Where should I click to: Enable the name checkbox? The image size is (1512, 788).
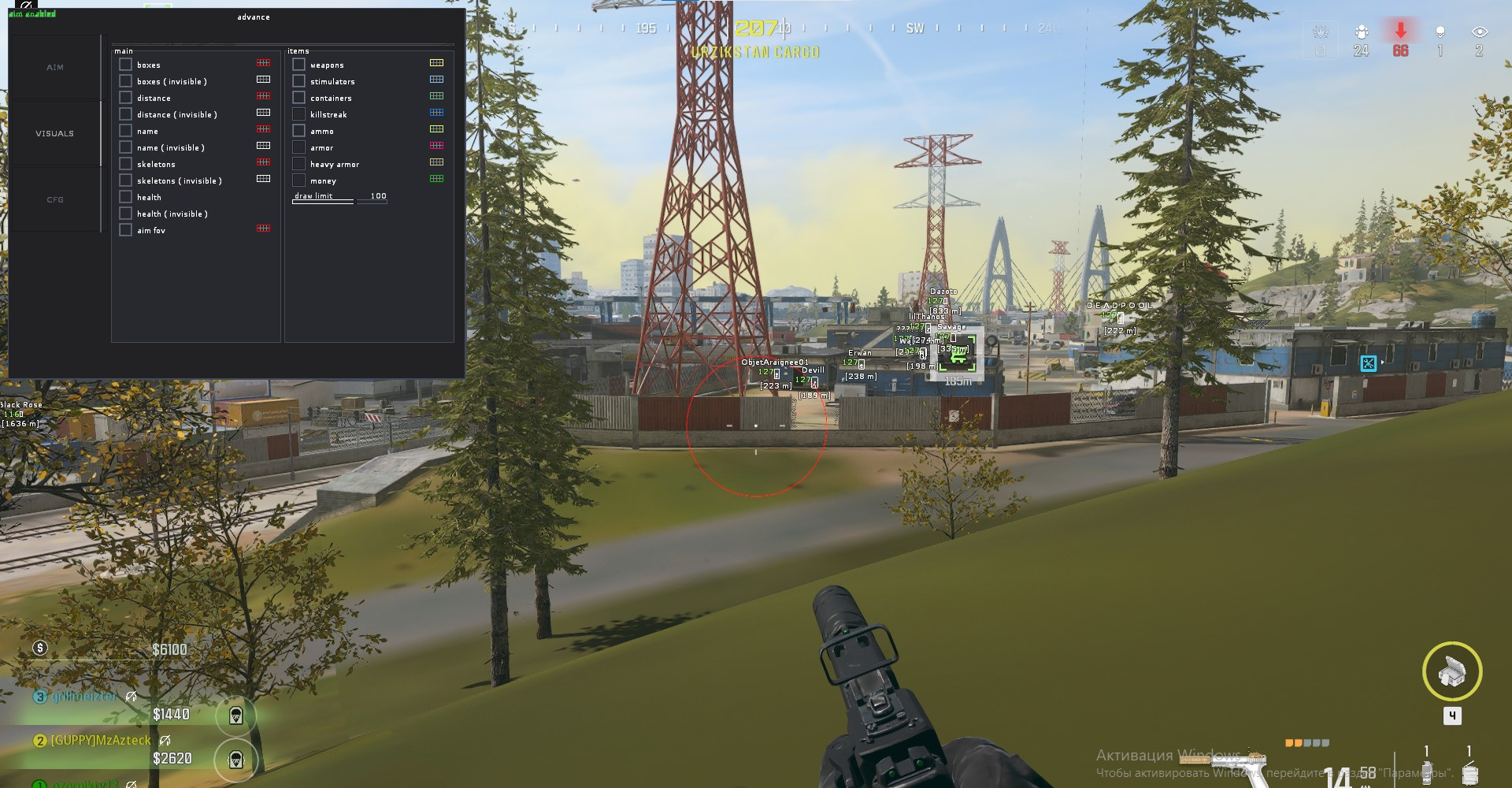[x=125, y=131]
